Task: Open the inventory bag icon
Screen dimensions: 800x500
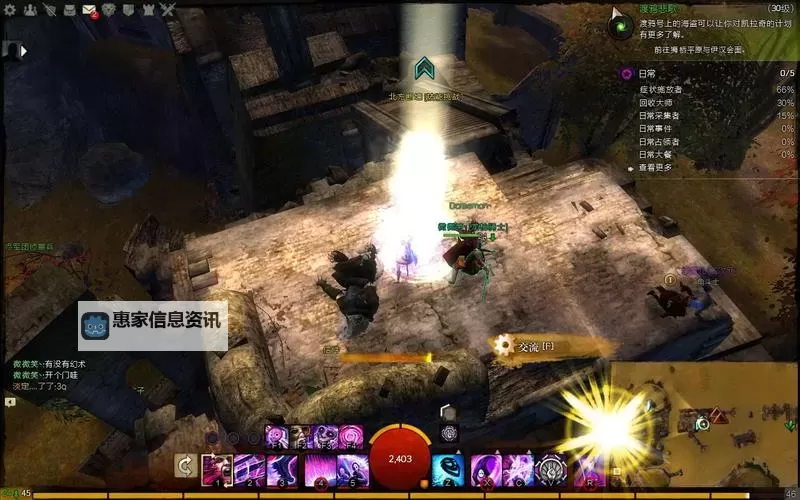Action: 69,10
